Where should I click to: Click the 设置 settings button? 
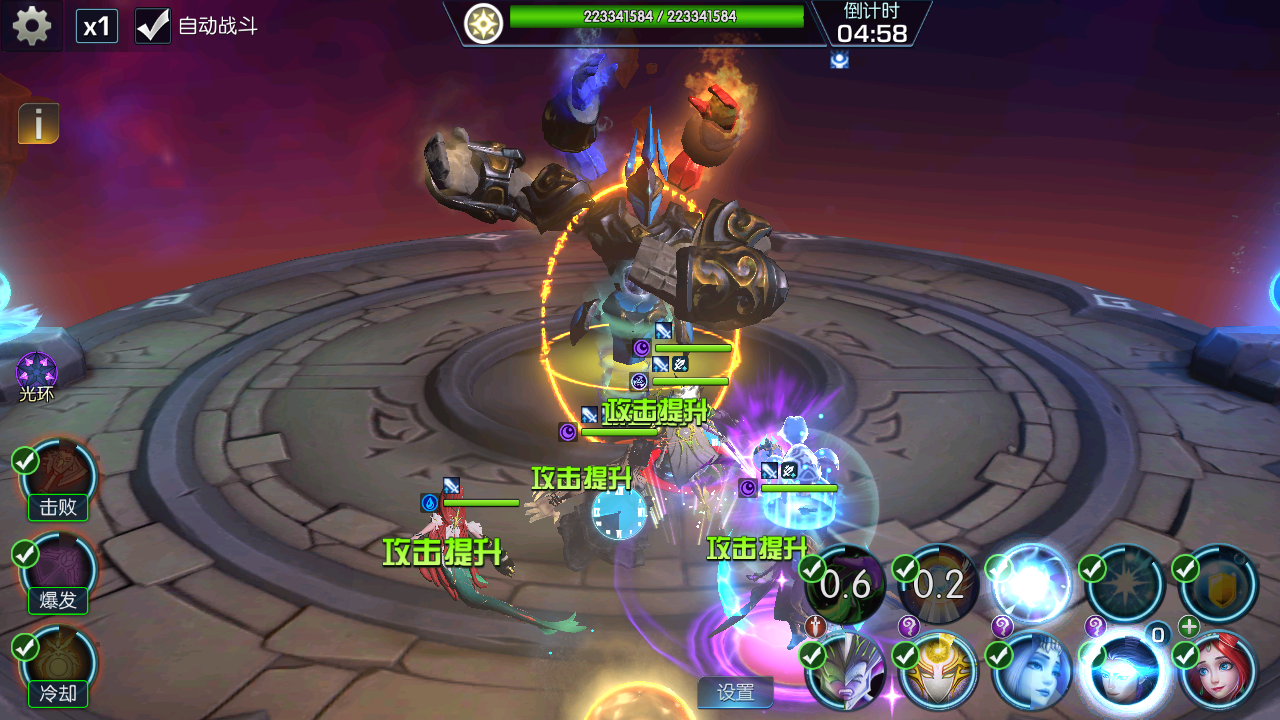click(x=736, y=692)
